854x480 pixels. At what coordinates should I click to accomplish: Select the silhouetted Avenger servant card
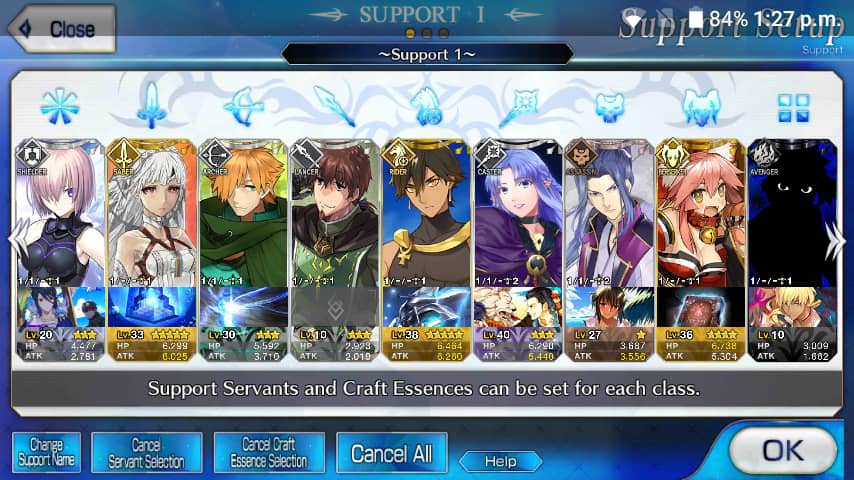click(793, 215)
